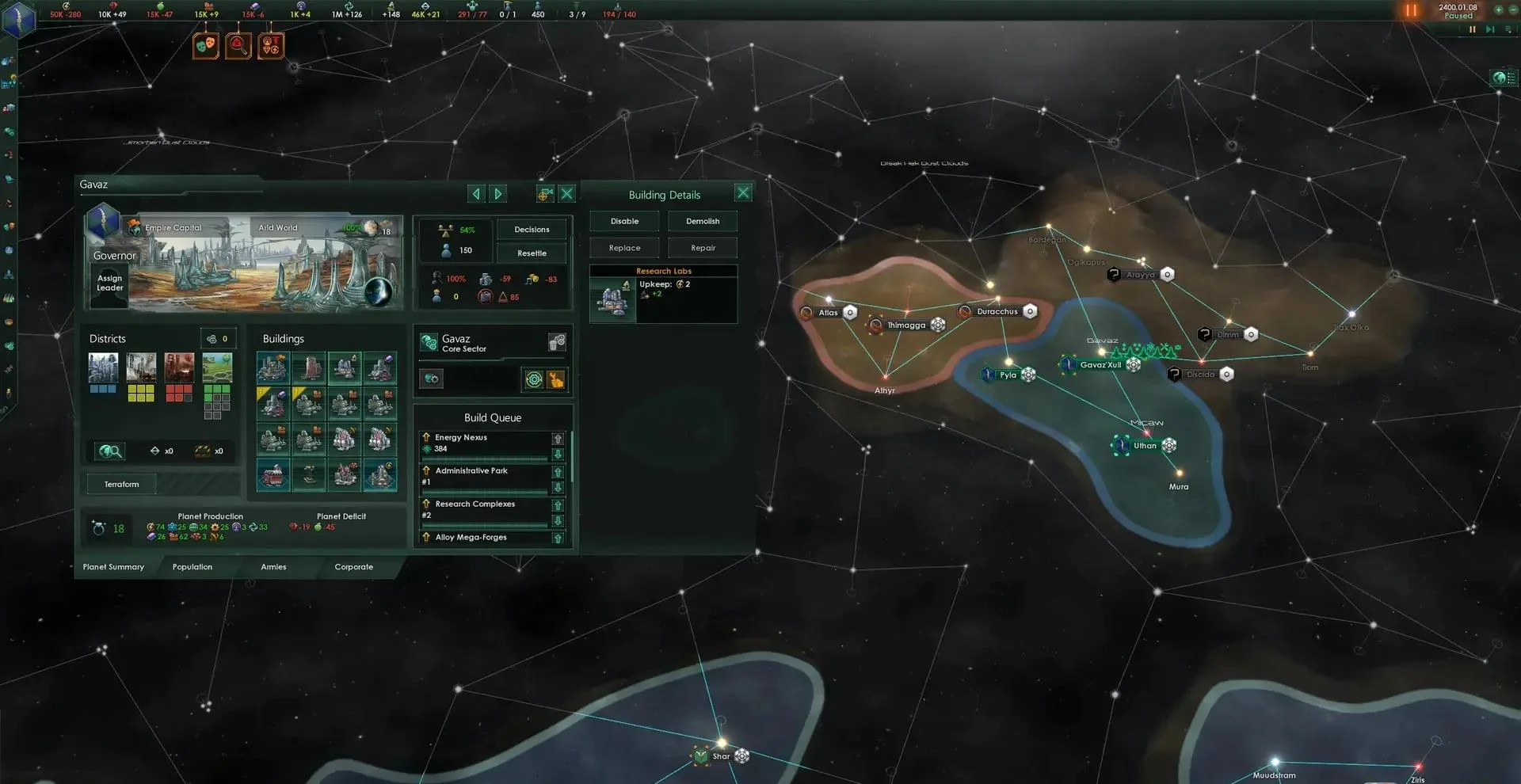Select the Administrative Park queue item

(484, 477)
